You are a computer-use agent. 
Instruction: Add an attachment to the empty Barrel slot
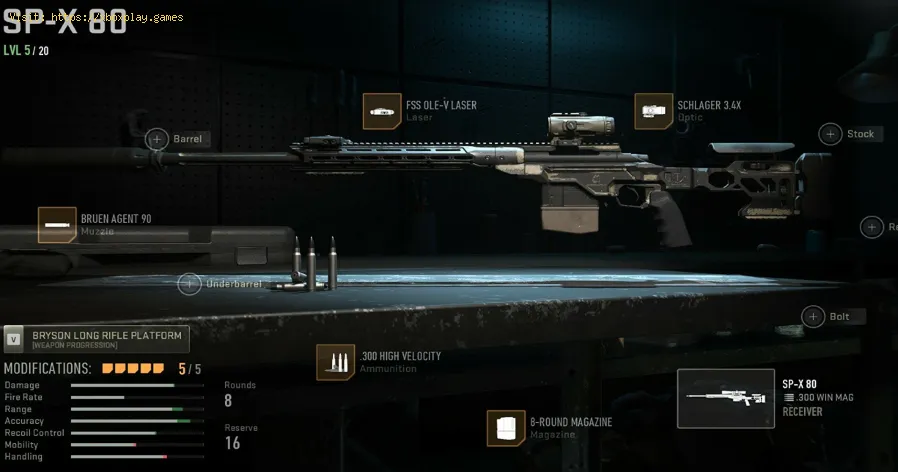click(x=157, y=139)
